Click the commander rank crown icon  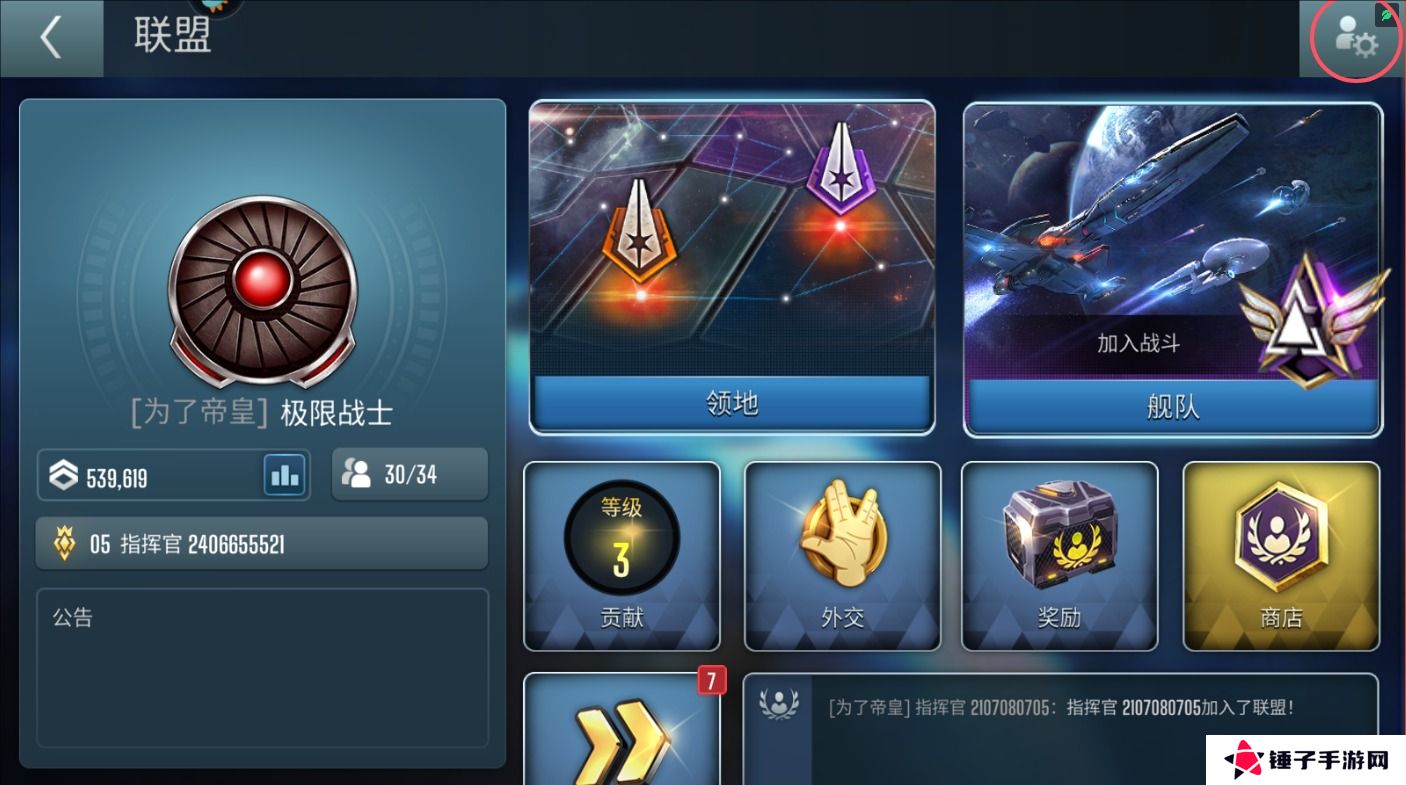(x=66, y=543)
